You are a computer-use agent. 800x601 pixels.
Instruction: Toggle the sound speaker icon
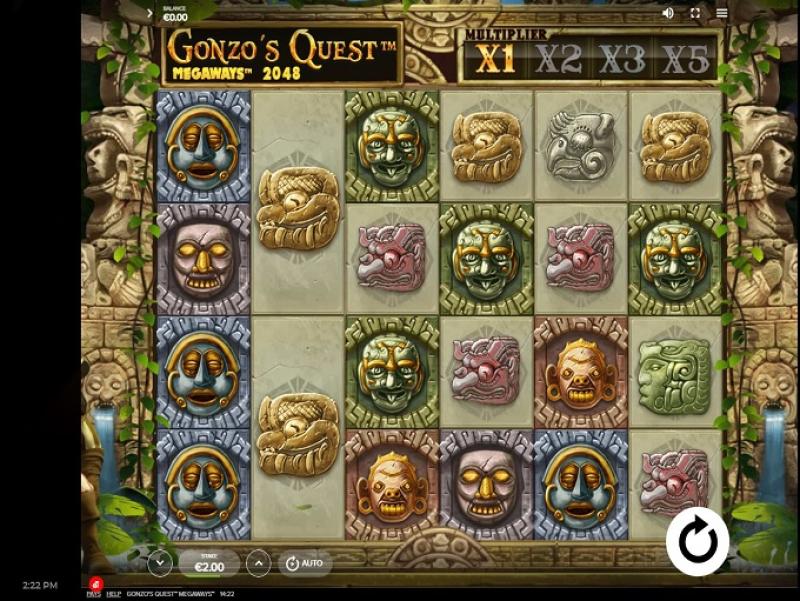[668, 13]
